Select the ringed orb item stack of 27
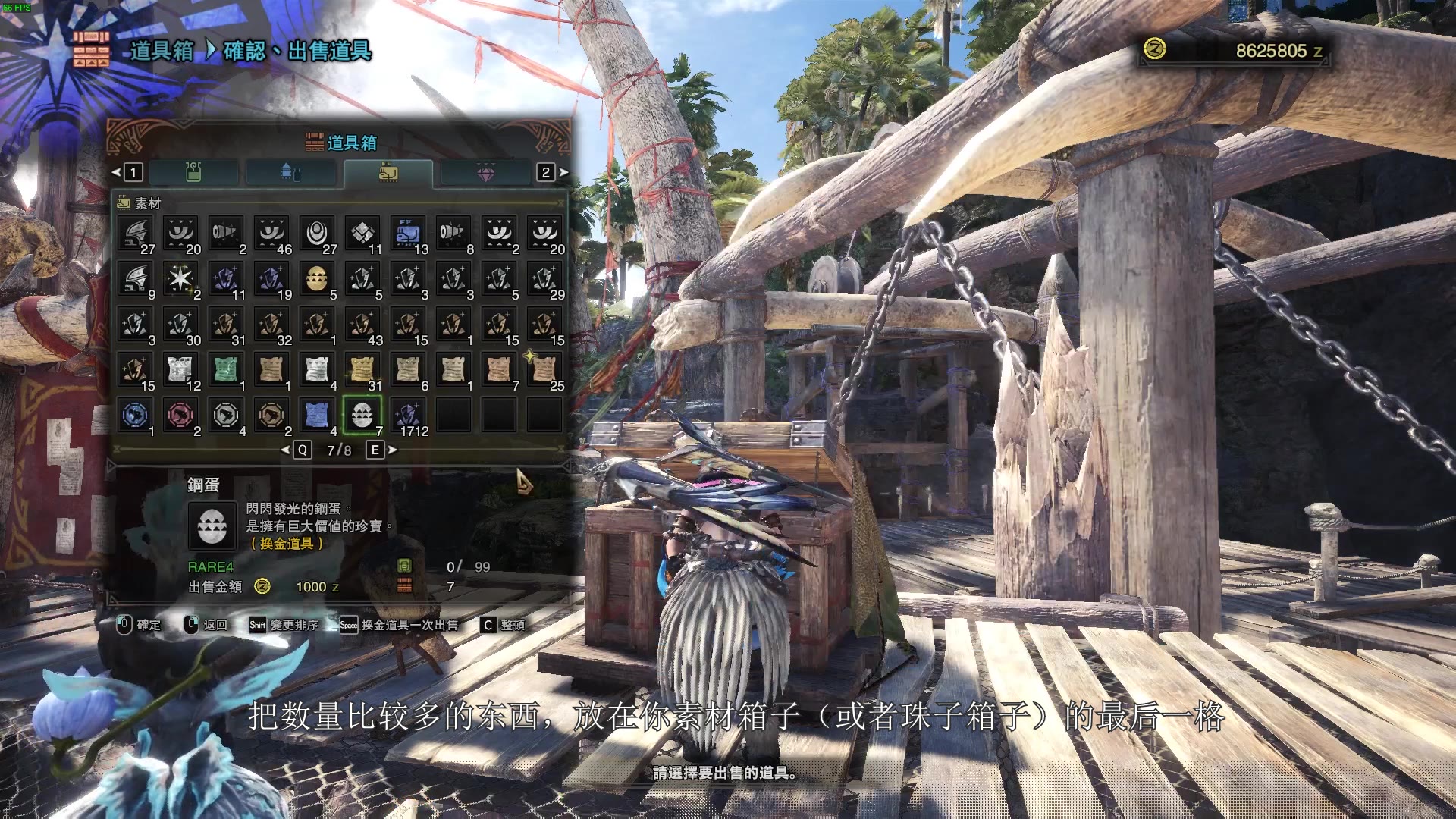The height and width of the screenshot is (819, 1456). tap(317, 233)
